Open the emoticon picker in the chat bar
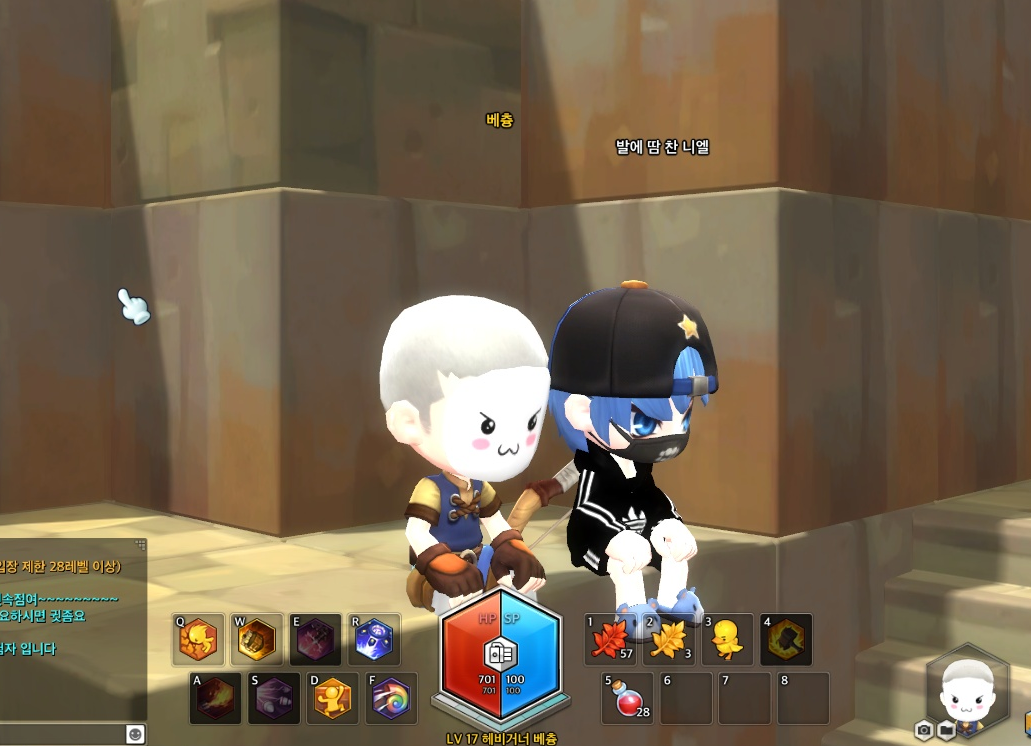Image resolution: width=1031 pixels, height=746 pixels. (135, 734)
